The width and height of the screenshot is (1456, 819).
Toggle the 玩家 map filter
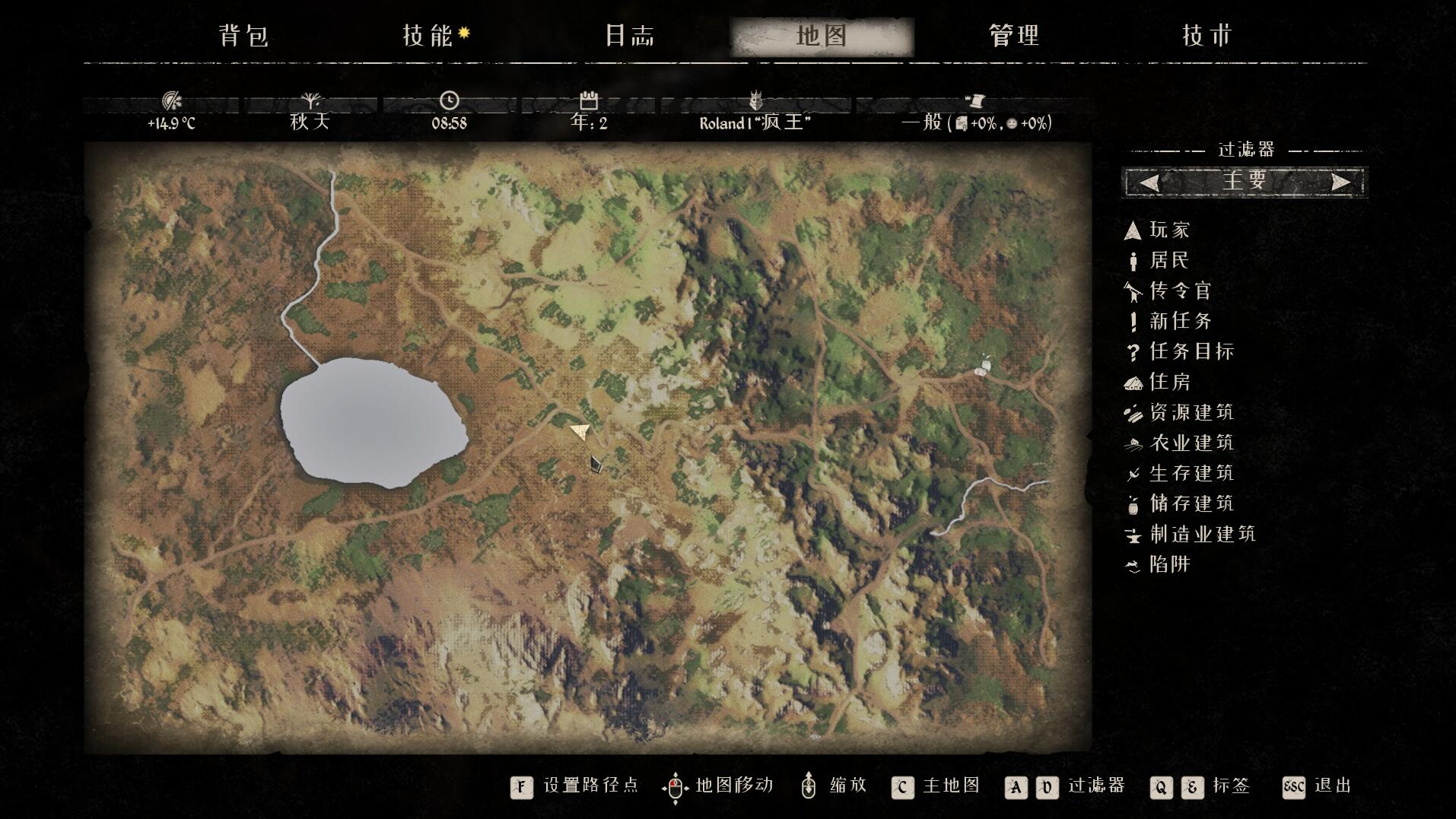1168,230
